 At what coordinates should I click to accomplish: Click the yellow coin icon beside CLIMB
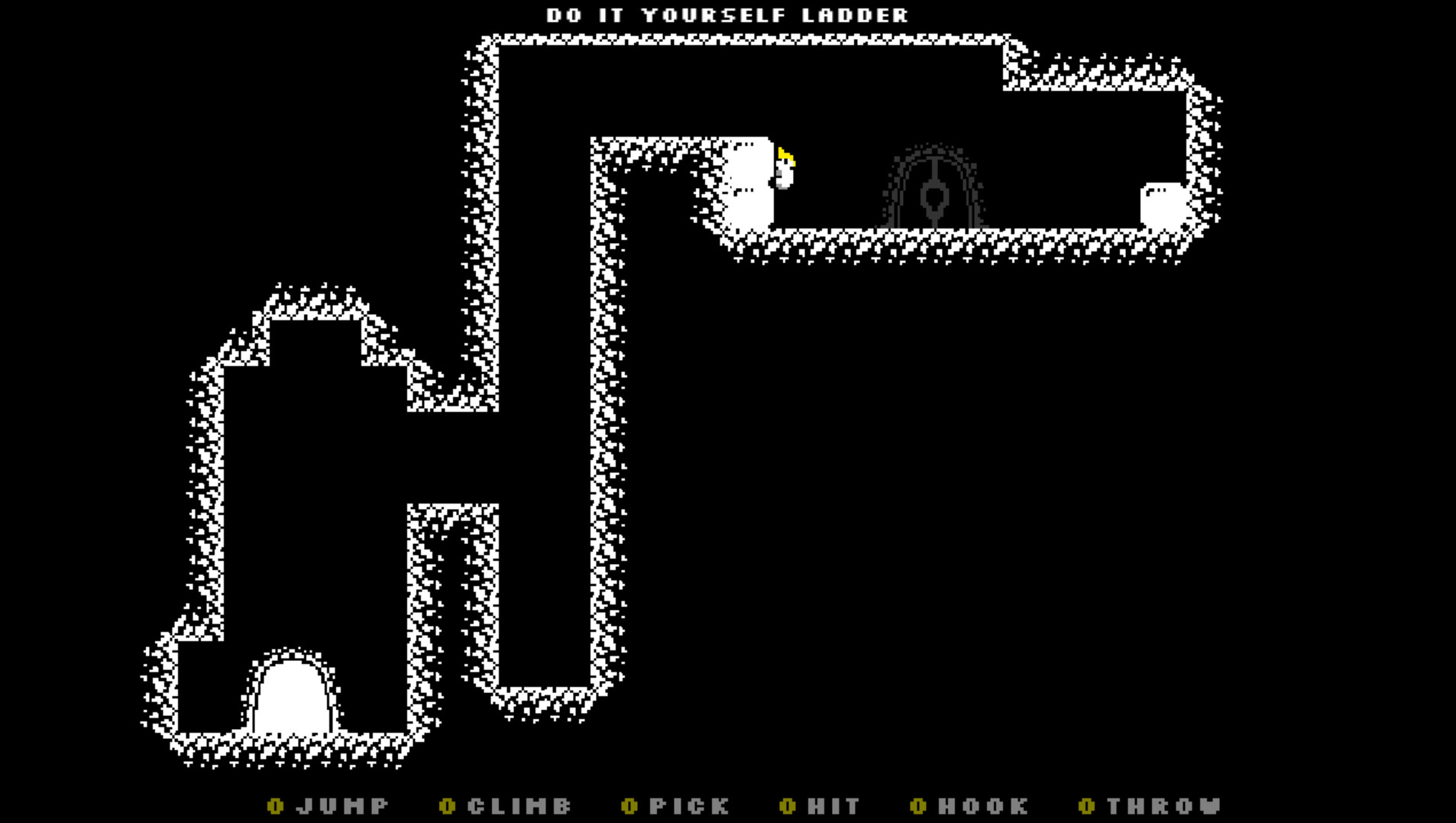coord(448,806)
